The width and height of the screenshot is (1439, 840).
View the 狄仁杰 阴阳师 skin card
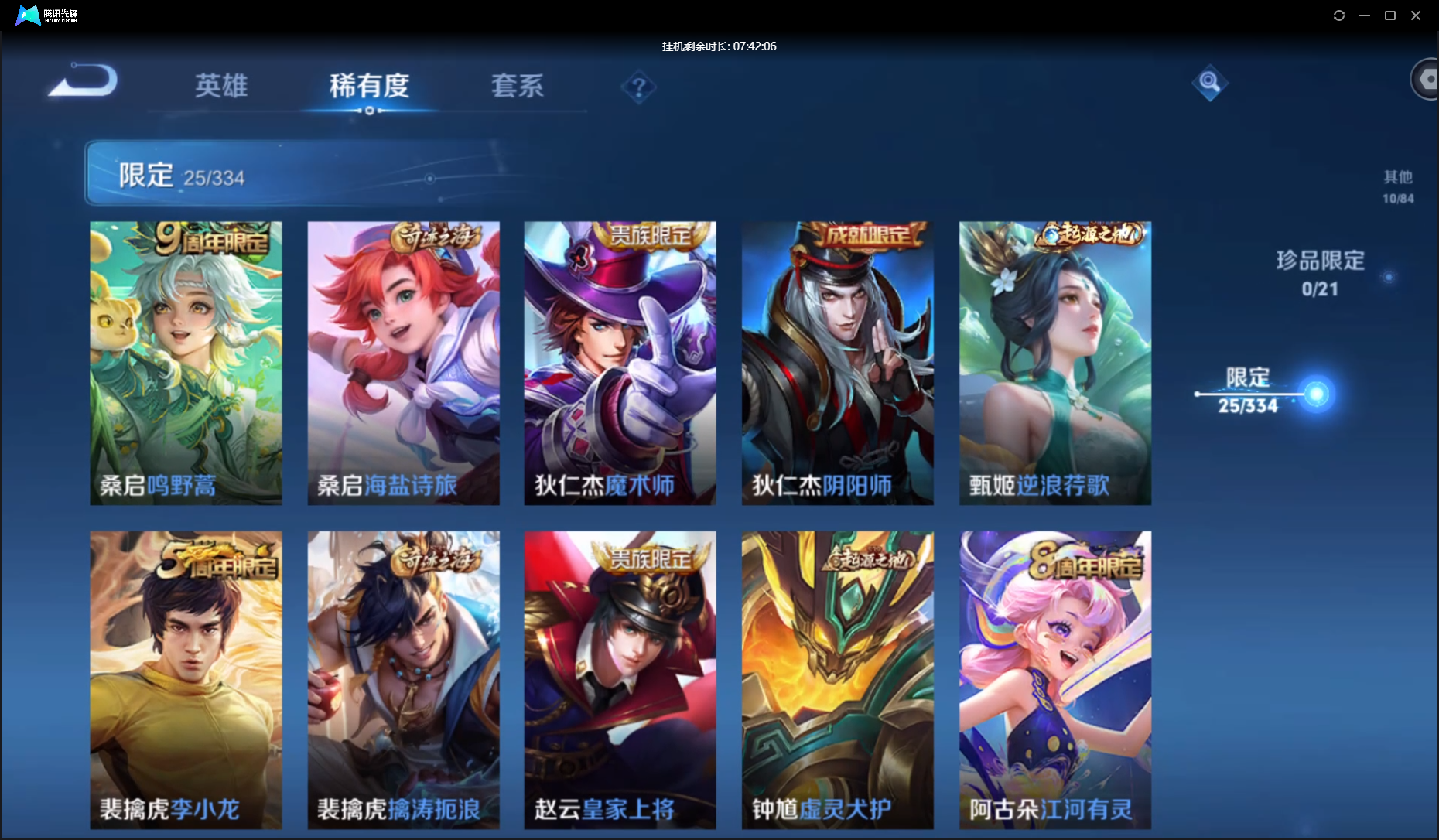coord(837,363)
